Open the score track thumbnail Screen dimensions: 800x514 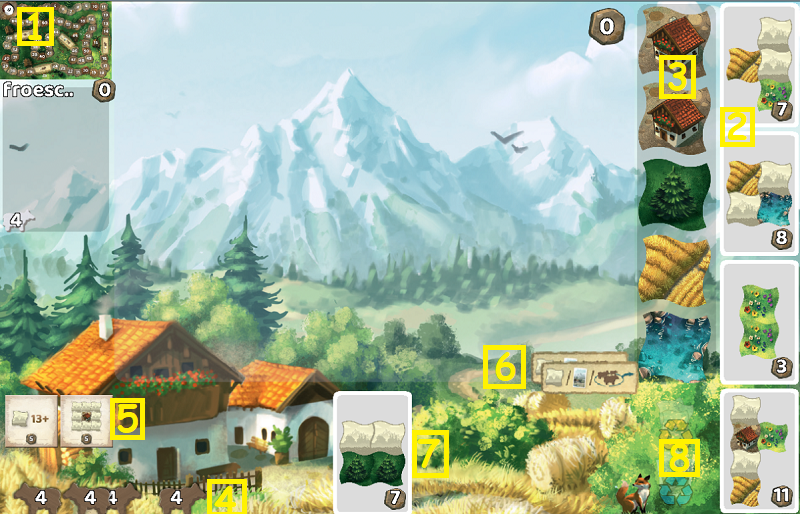tap(56, 39)
